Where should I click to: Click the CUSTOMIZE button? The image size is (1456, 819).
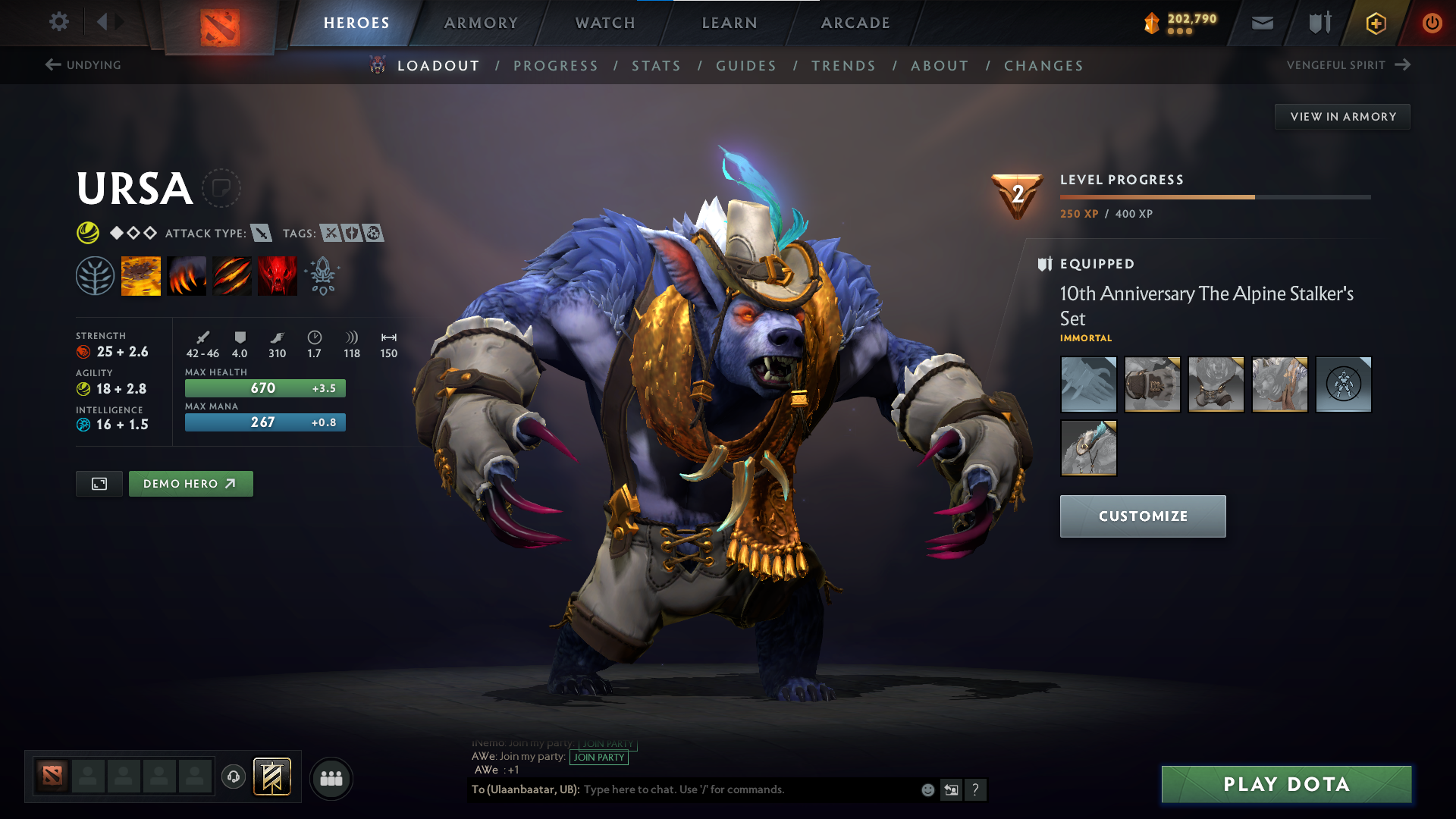click(1143, 516)
